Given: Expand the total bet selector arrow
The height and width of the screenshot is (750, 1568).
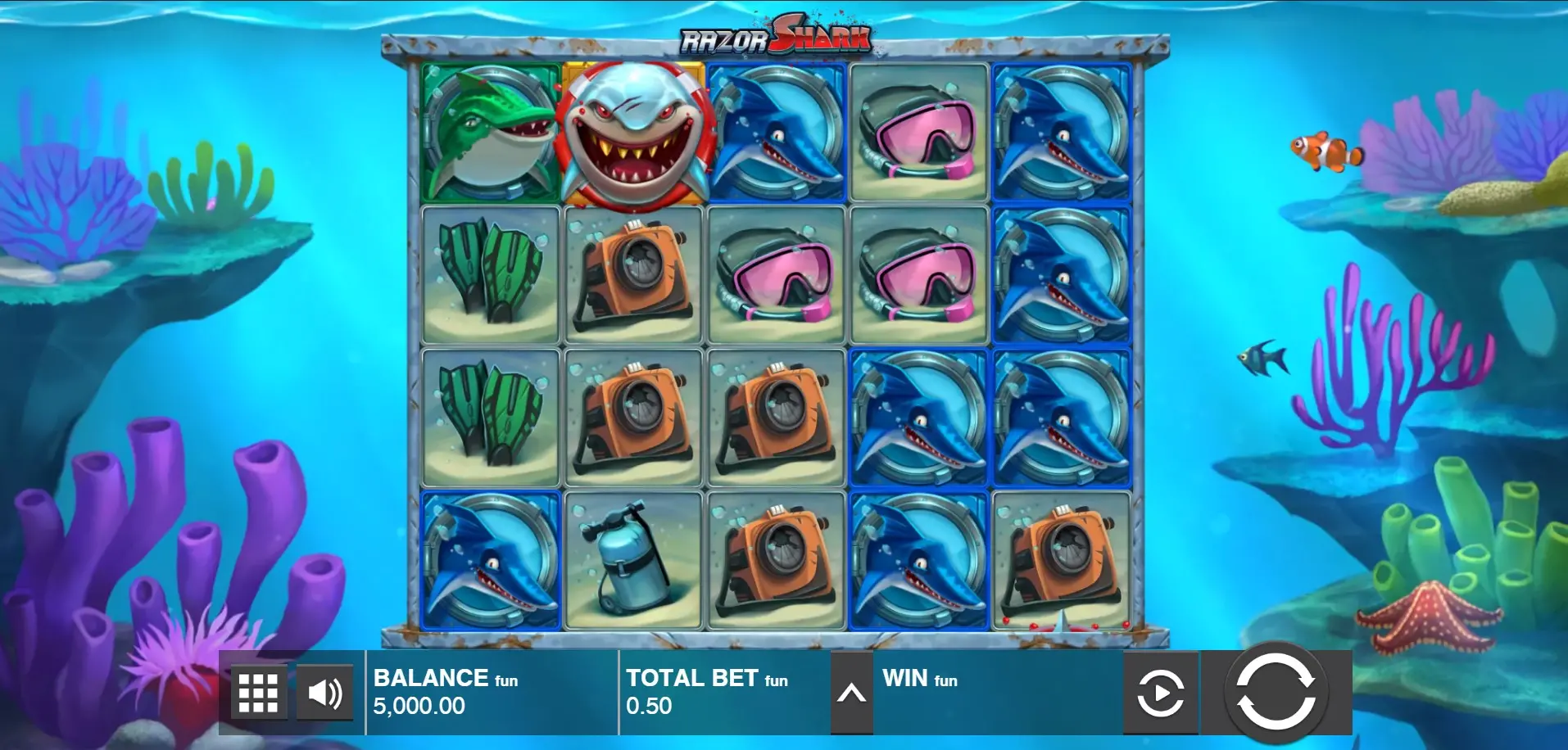Looking at the screenshot, I should pos(851,694).
